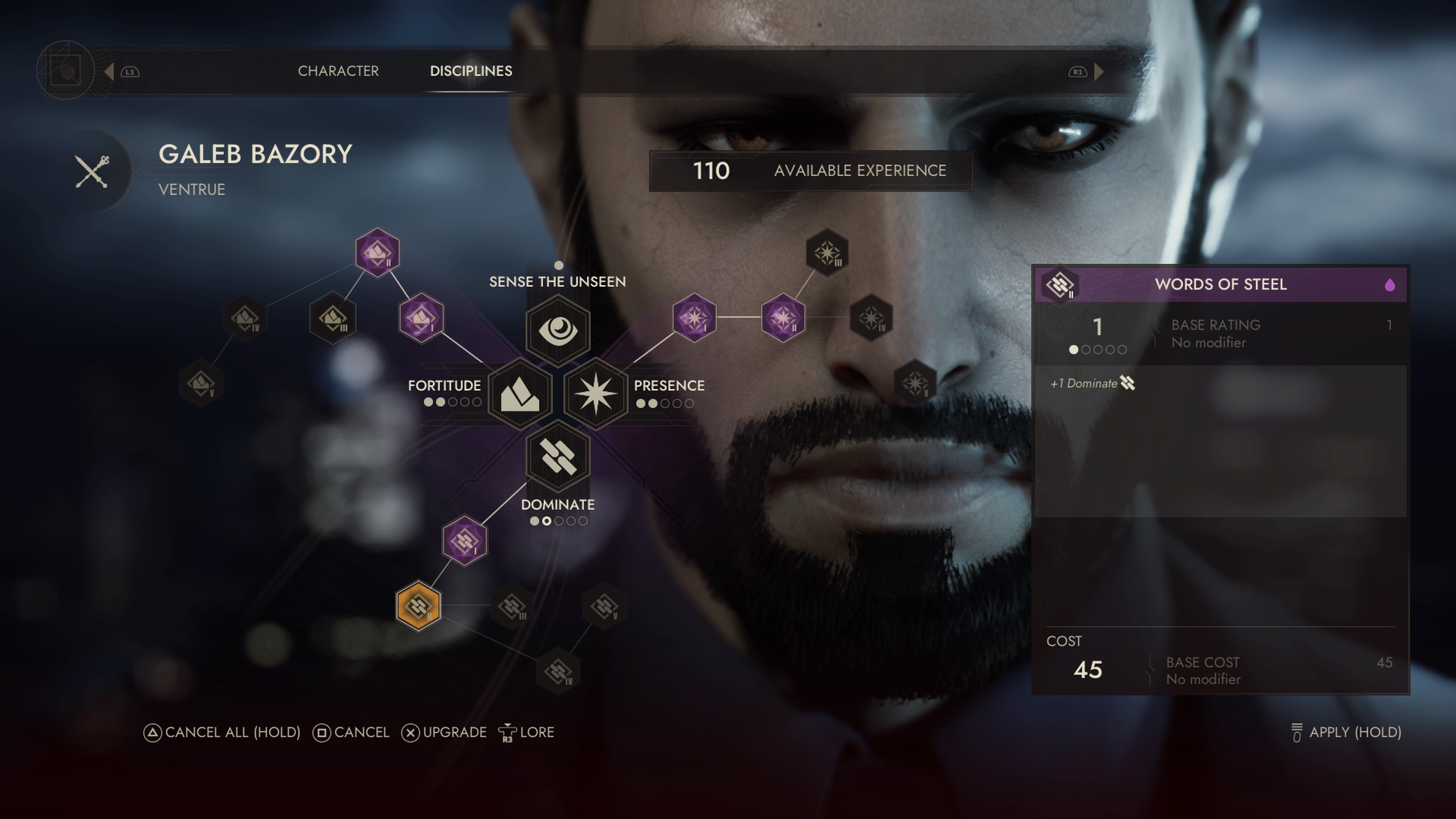The height and width of the screenshot is (819, 1456).
Task: Select the locked Fortitude tier V node
Action: coord(201,383)
